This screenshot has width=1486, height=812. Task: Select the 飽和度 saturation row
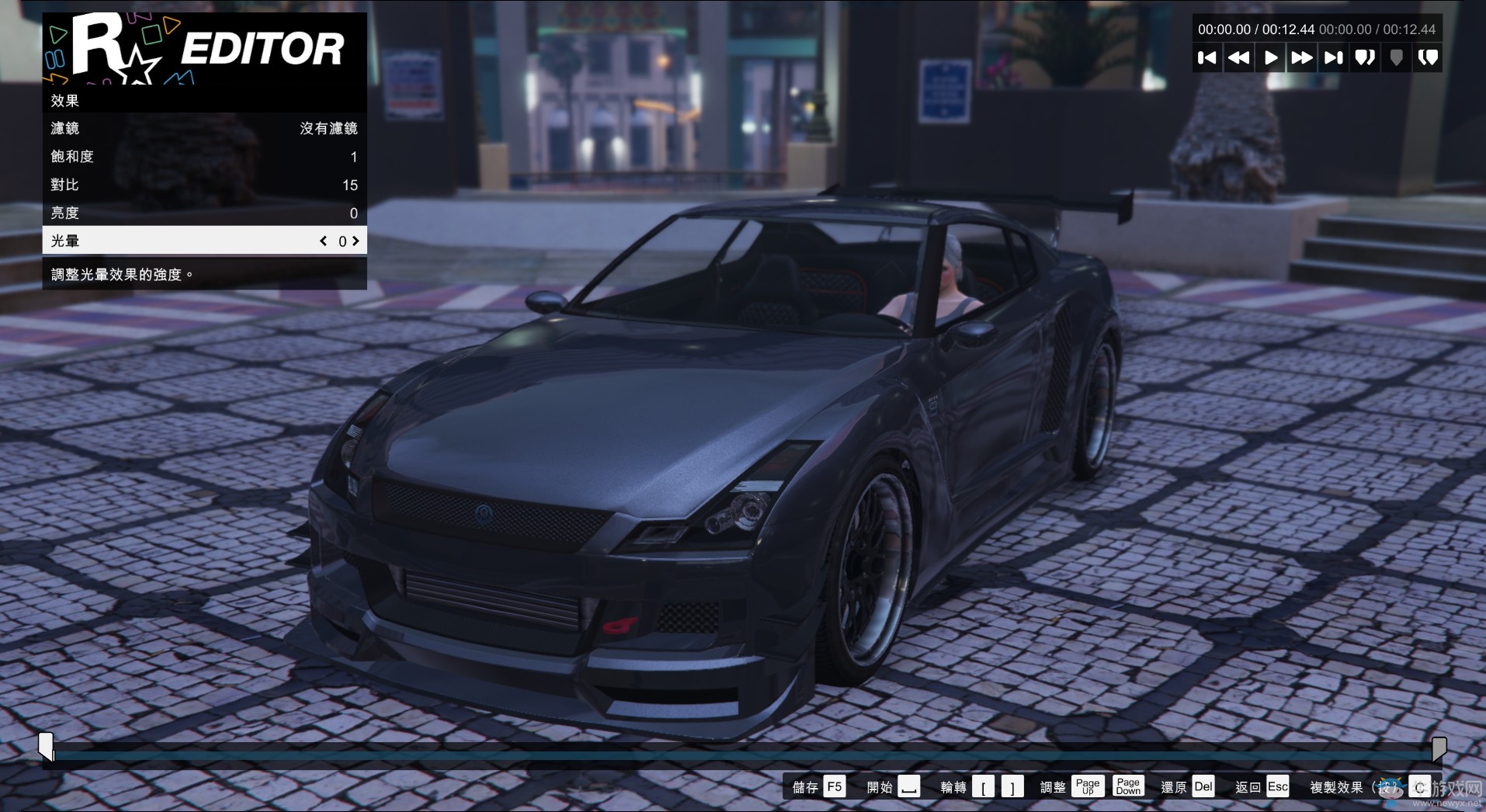[x=203, y=156]
